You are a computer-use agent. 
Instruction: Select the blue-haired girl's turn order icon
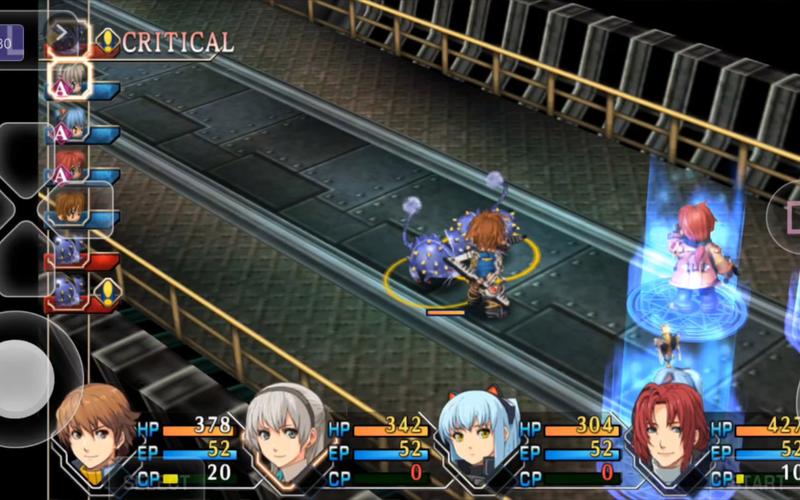pos(69,122)
